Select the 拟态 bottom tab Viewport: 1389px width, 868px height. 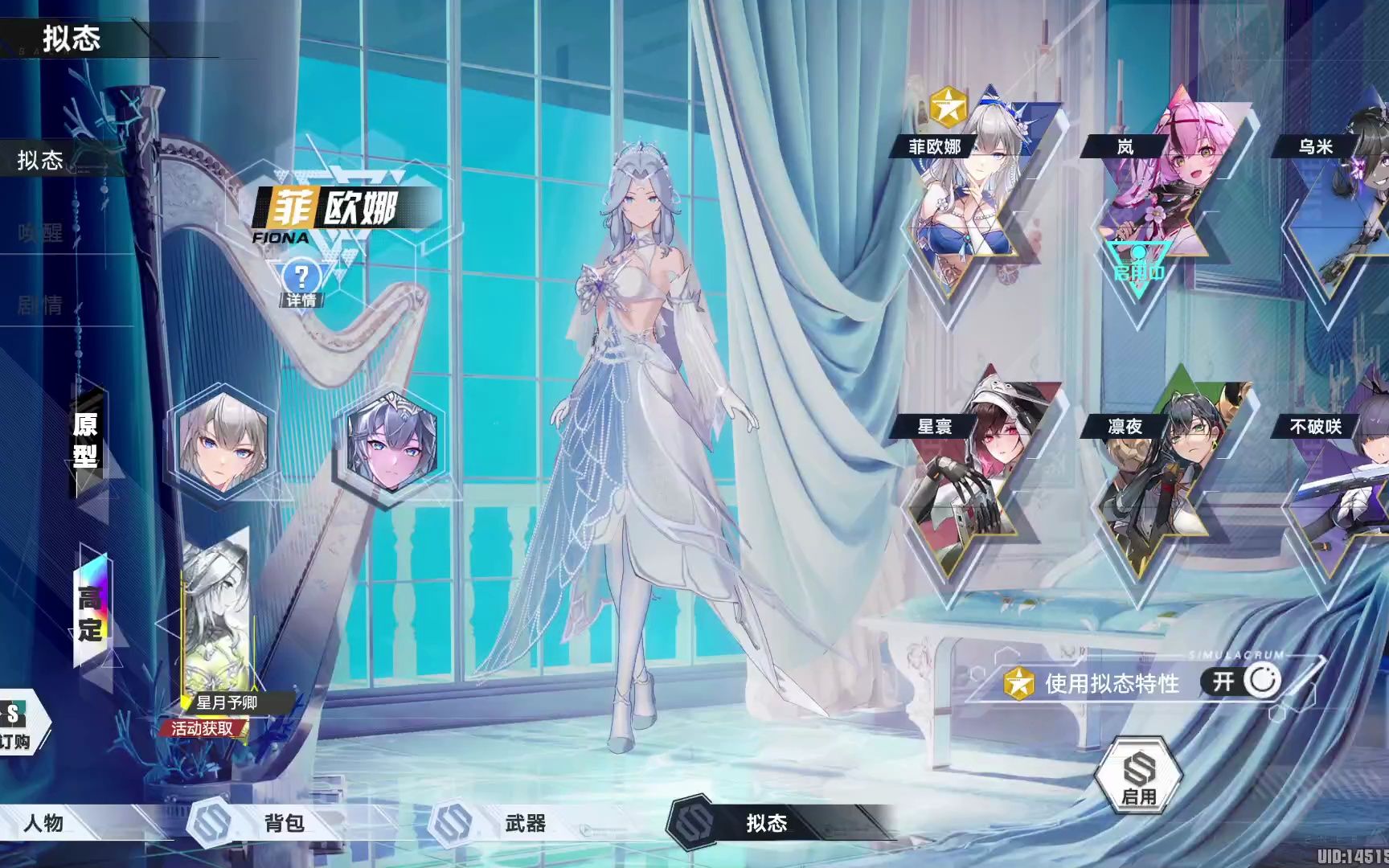click(766, 823)
